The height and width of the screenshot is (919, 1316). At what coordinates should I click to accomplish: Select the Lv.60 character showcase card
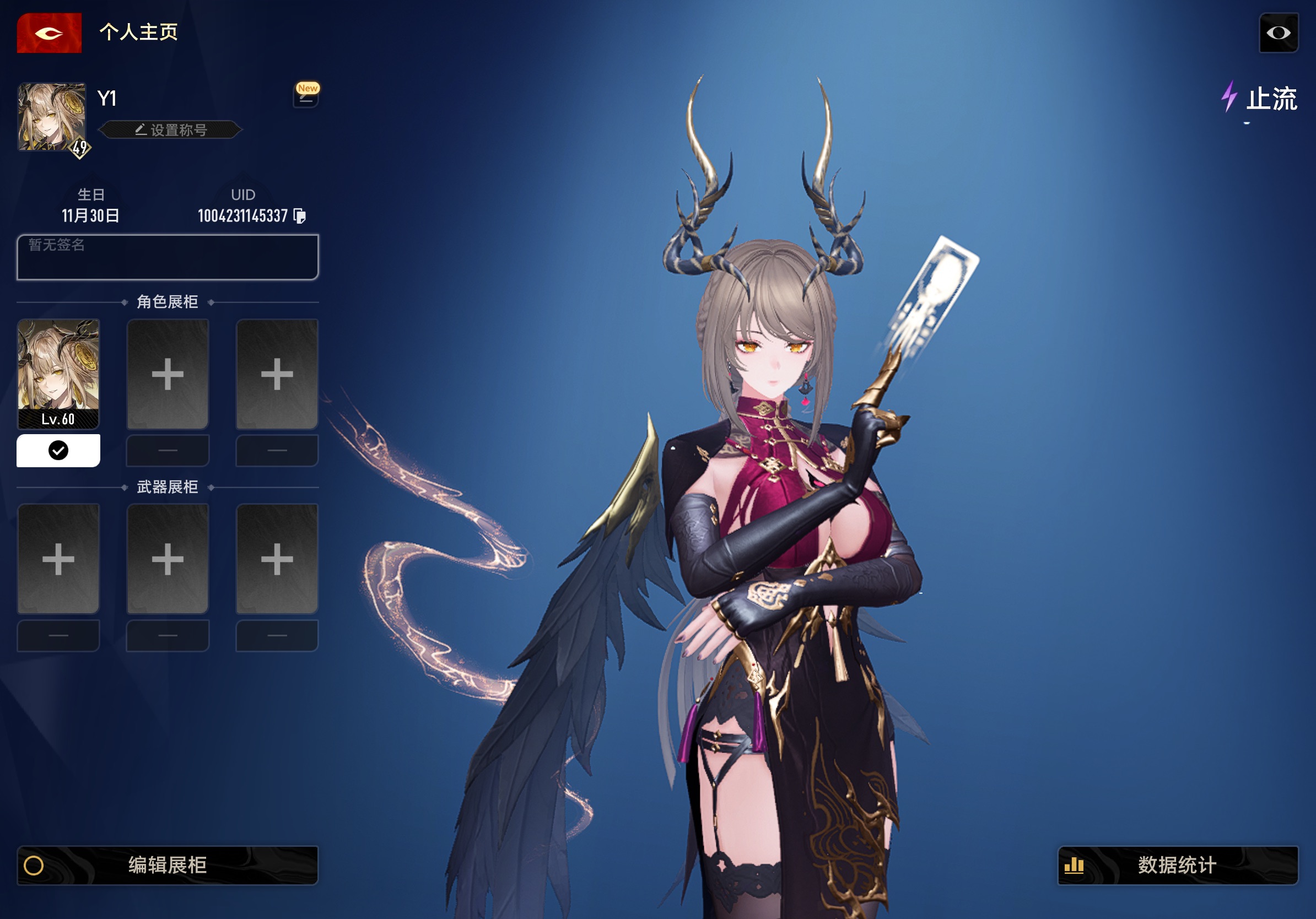(x=58, y=374)
